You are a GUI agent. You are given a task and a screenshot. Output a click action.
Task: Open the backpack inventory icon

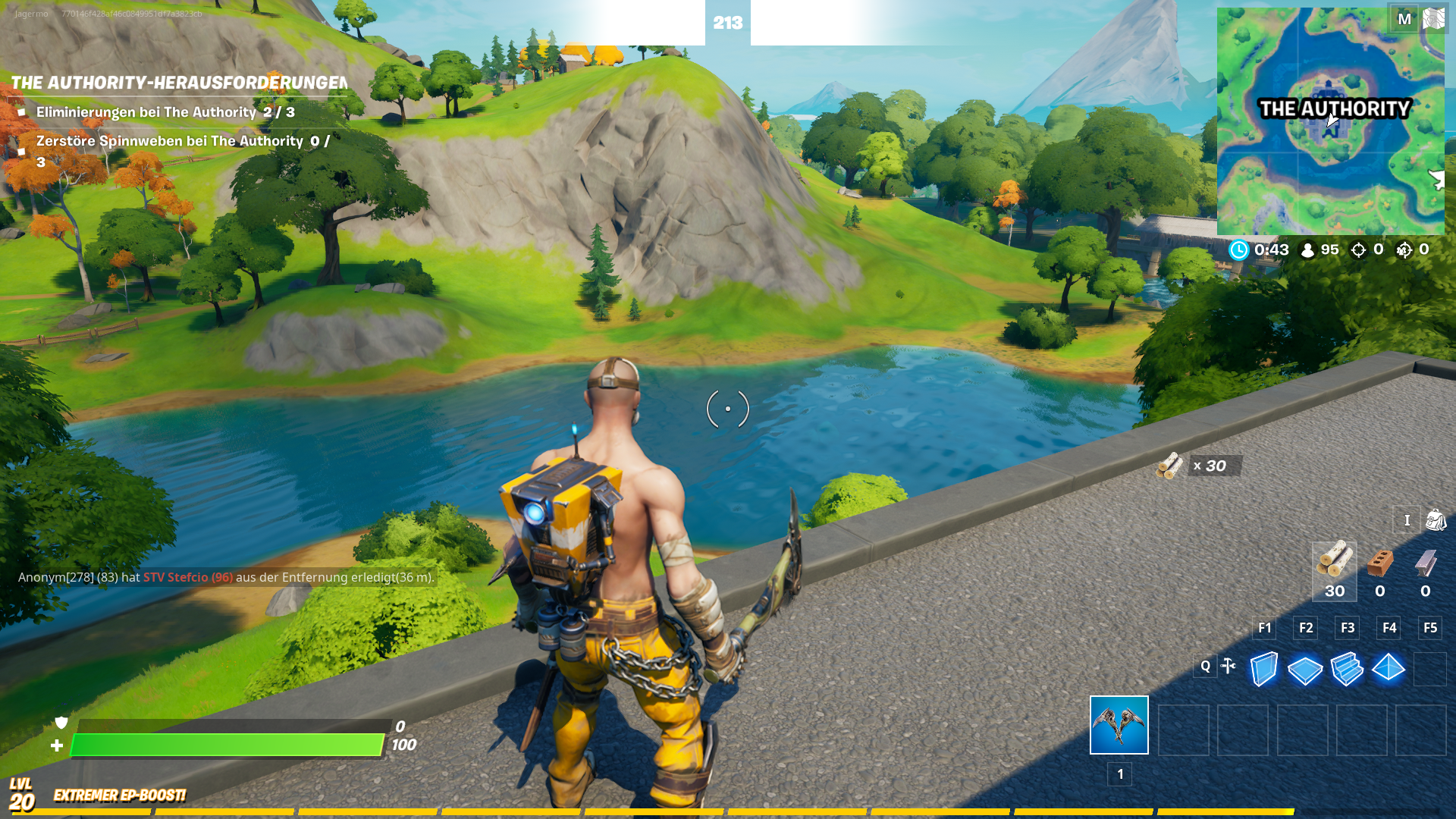tap(1436, 520)
